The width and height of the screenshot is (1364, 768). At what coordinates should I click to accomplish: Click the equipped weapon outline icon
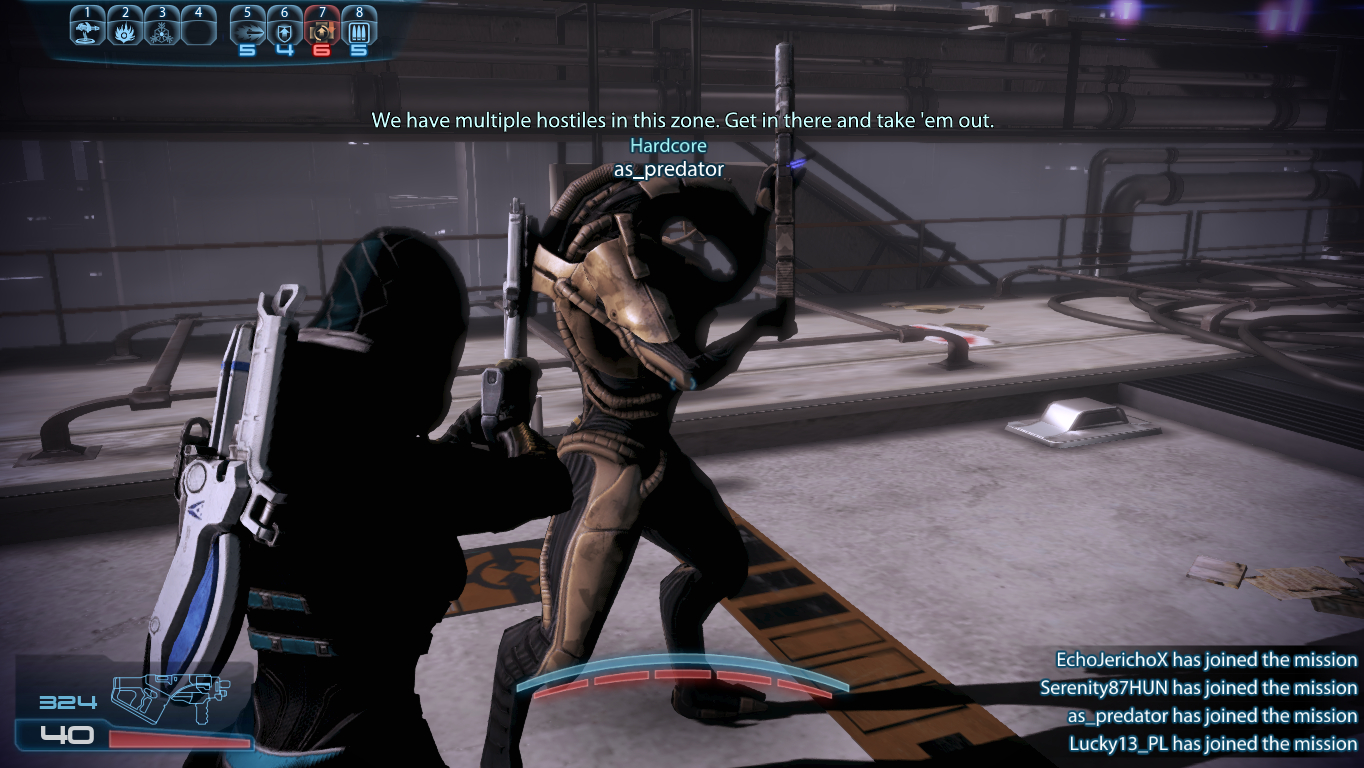[x=170, y=697]
